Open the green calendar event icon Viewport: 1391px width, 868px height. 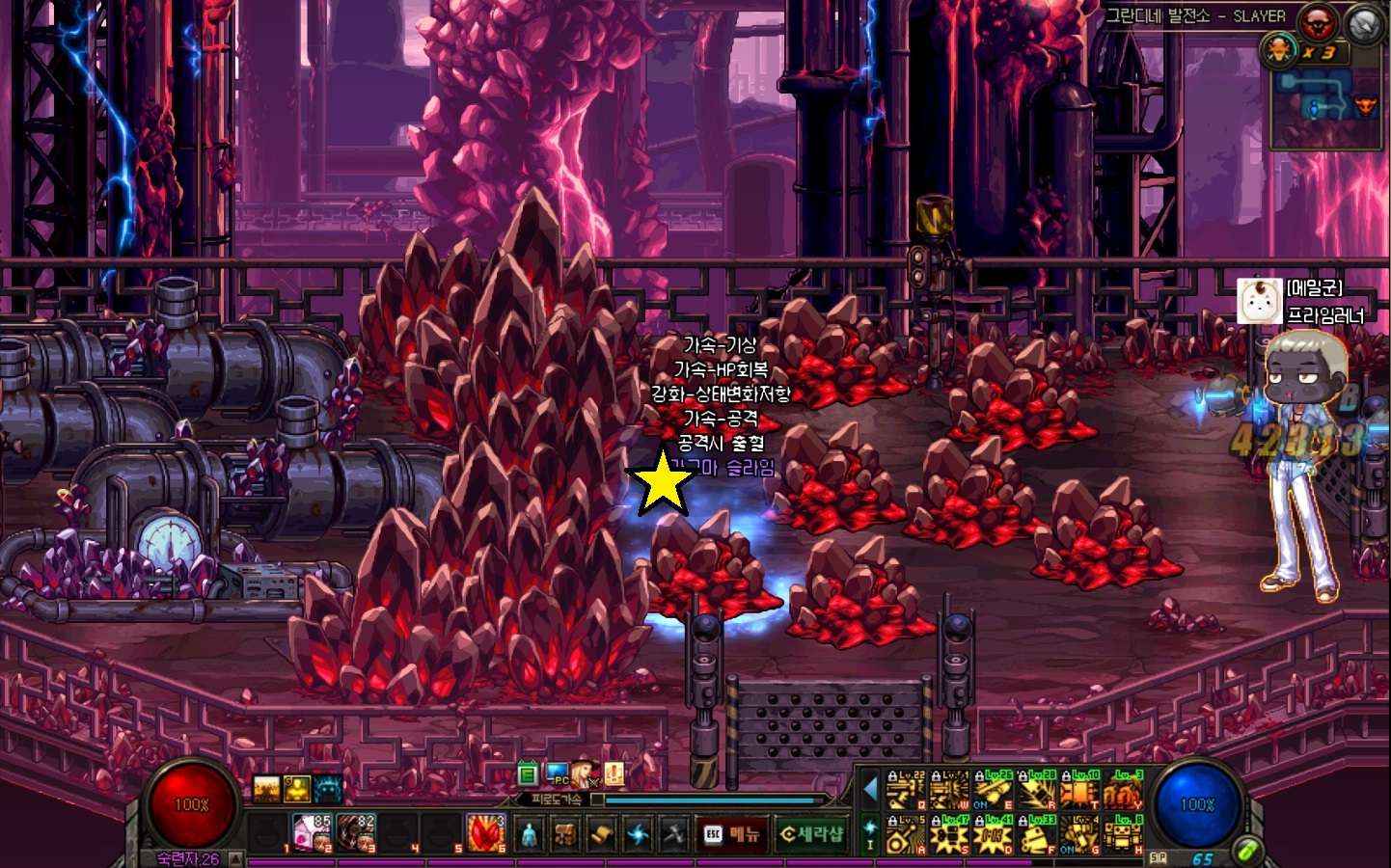527,773
